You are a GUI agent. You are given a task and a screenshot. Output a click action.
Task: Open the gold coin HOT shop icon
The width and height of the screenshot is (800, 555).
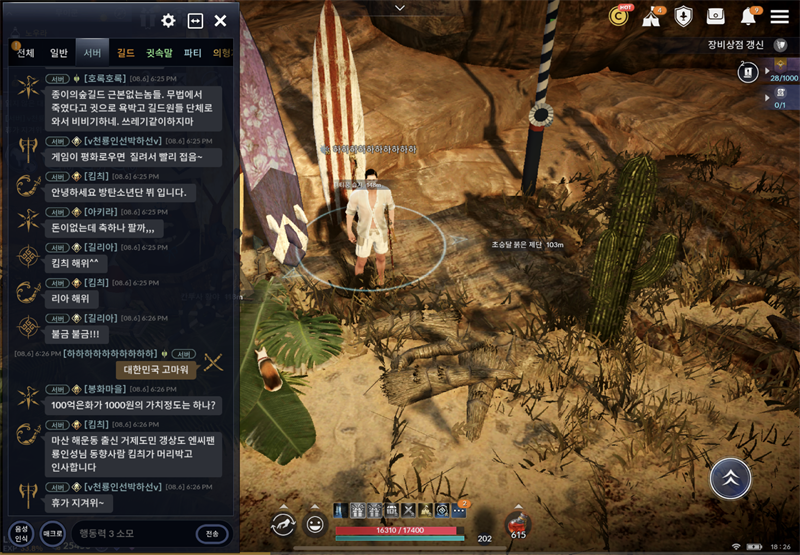(619, 16)
